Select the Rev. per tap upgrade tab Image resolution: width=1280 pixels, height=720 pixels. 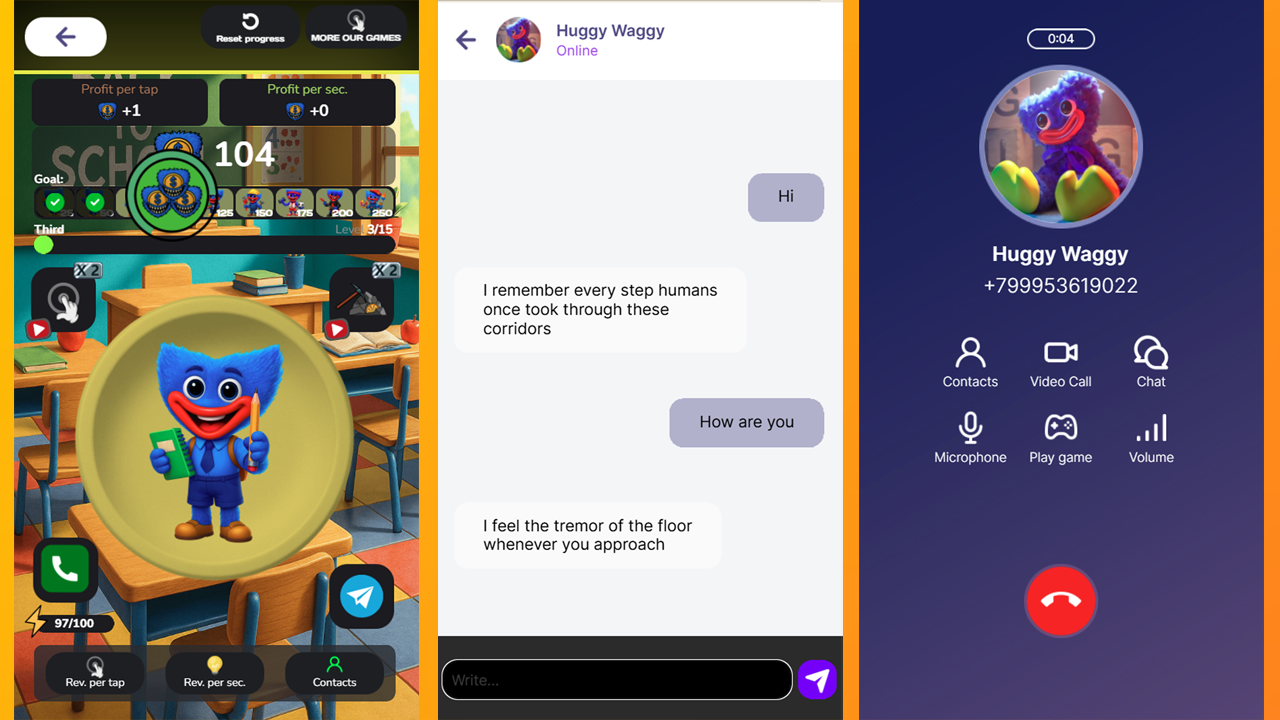click(93, 673)
